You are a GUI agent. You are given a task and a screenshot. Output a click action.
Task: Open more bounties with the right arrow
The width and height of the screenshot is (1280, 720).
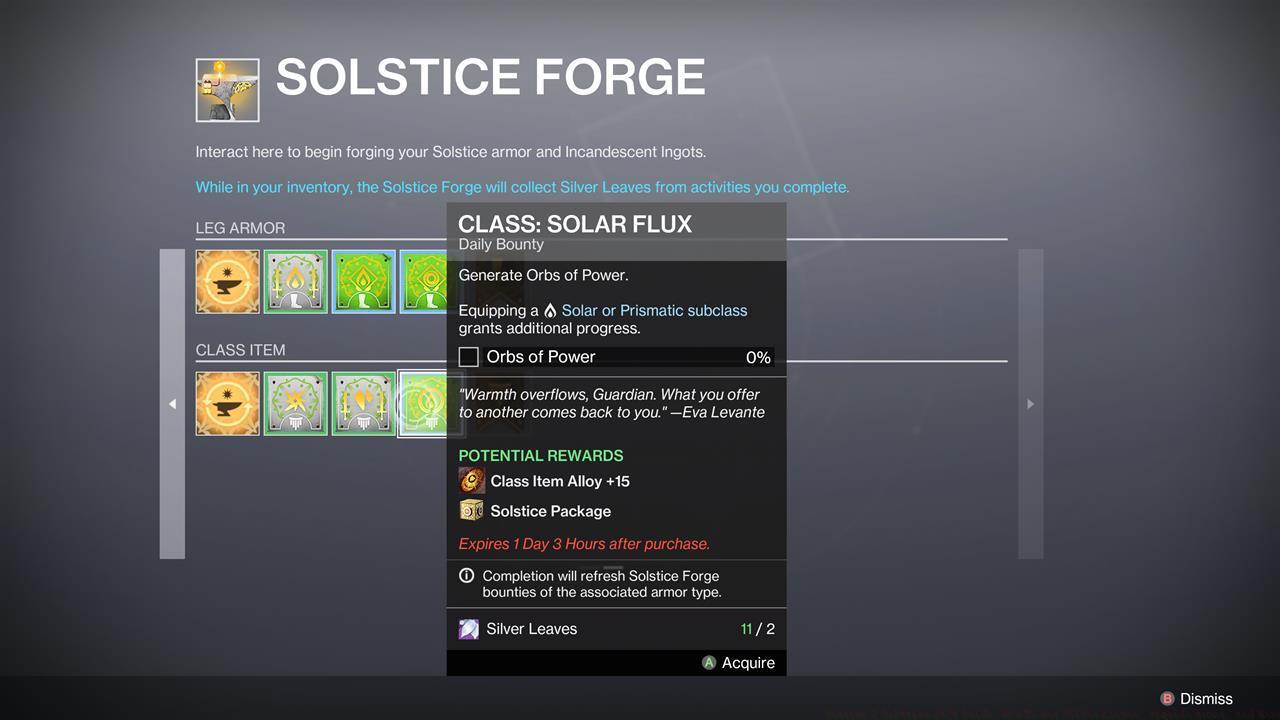tap(1030, 403)
